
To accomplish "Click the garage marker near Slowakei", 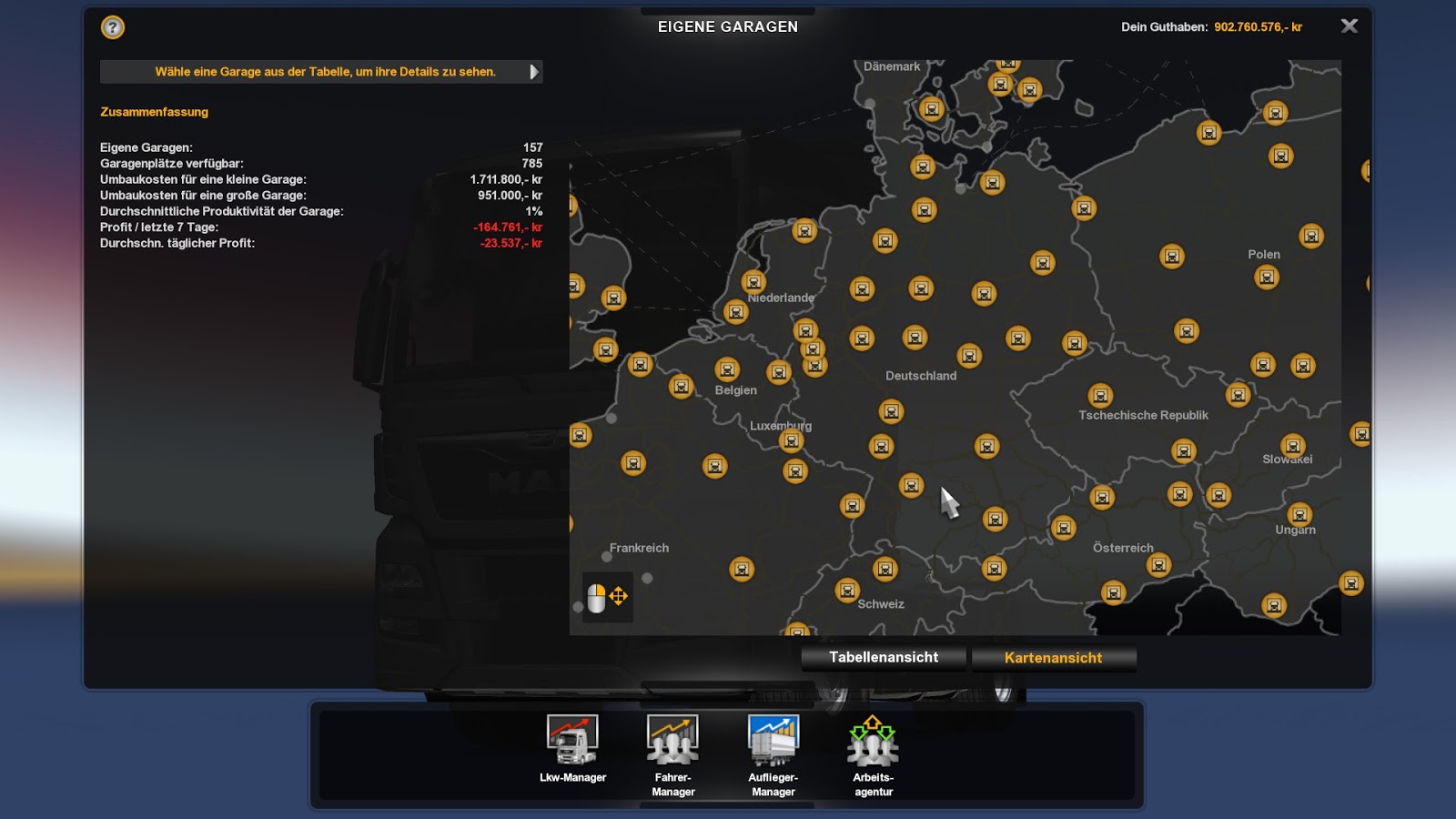I will click(1291, 446).
